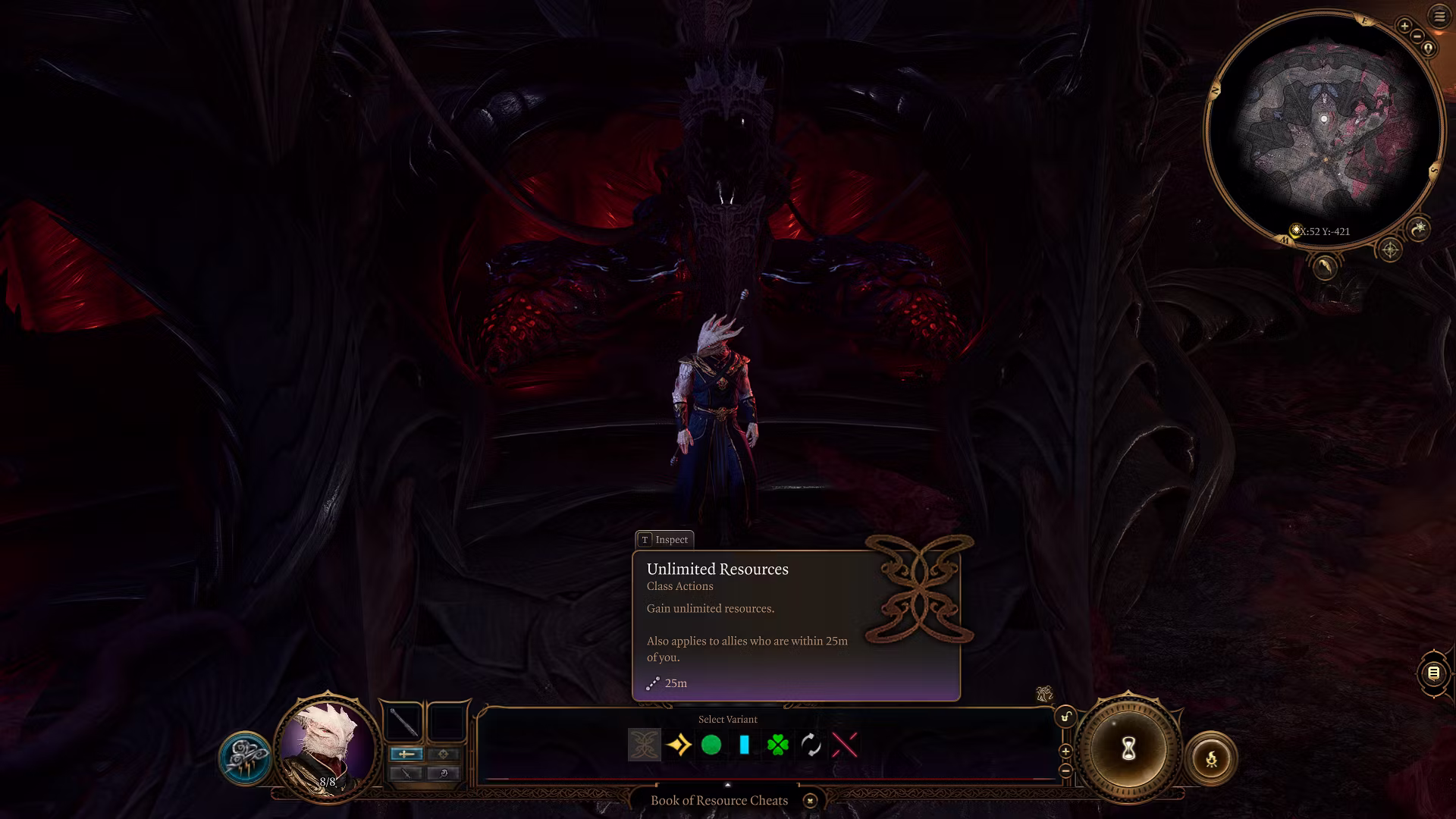1456x819 pixels.
Task: Close the Book of Resource Cheats panel
Action: point(810,801)
